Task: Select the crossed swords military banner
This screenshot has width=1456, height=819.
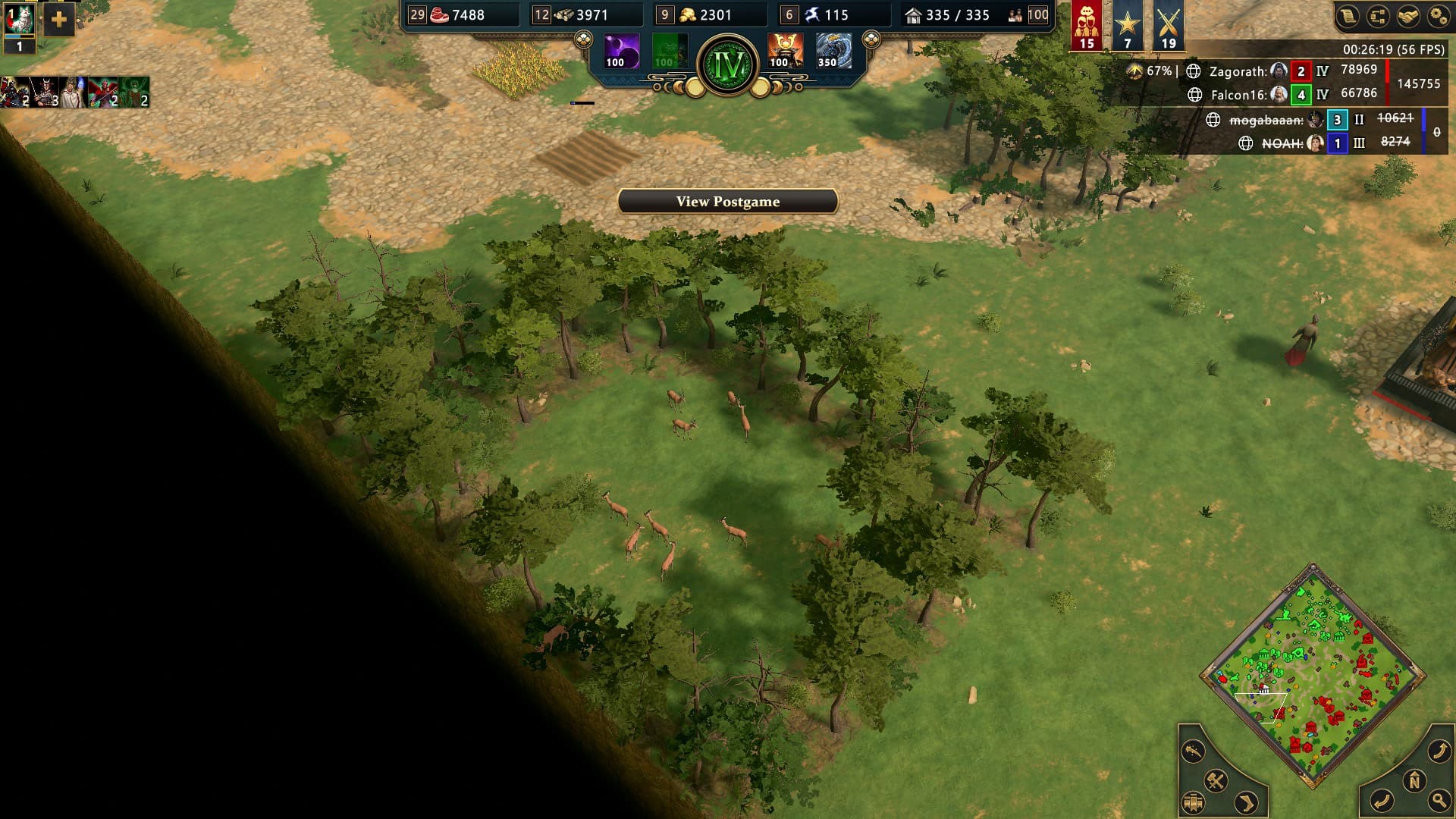Action: (1169, 26)
